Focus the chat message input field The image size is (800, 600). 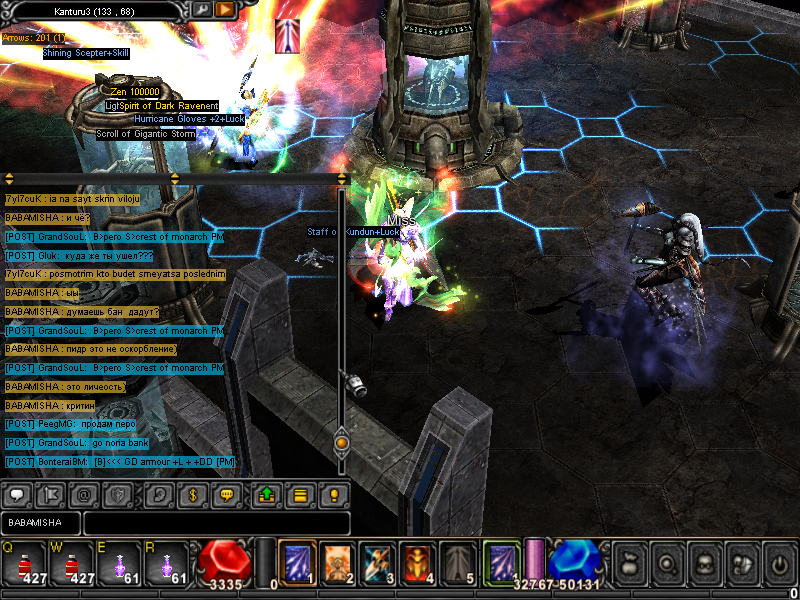pyautogui.click(x=216, y=523)
